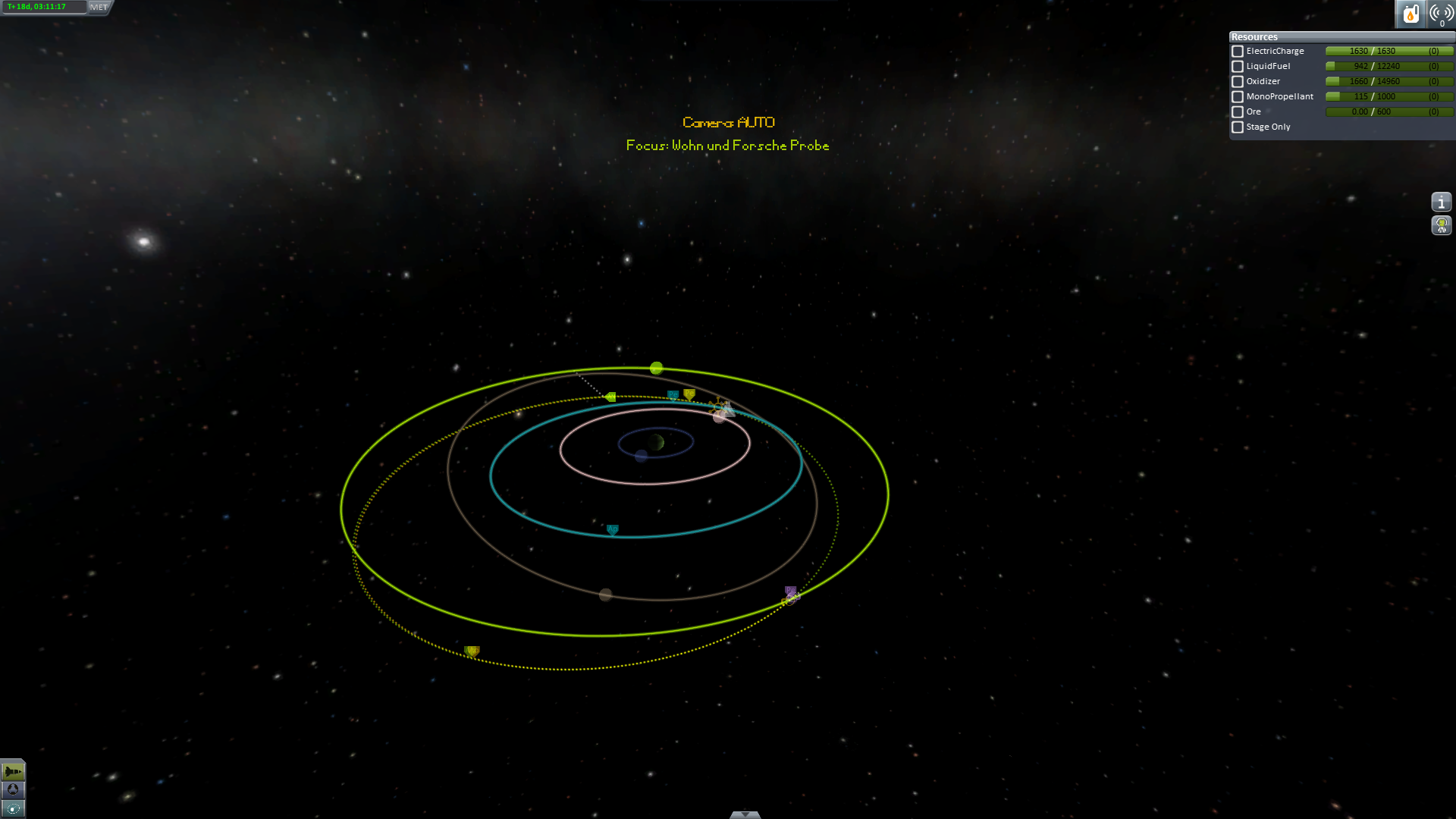1456x819 pixels.
Task: Select the MonoPropellant checkbox
Action: (1238, 97)
